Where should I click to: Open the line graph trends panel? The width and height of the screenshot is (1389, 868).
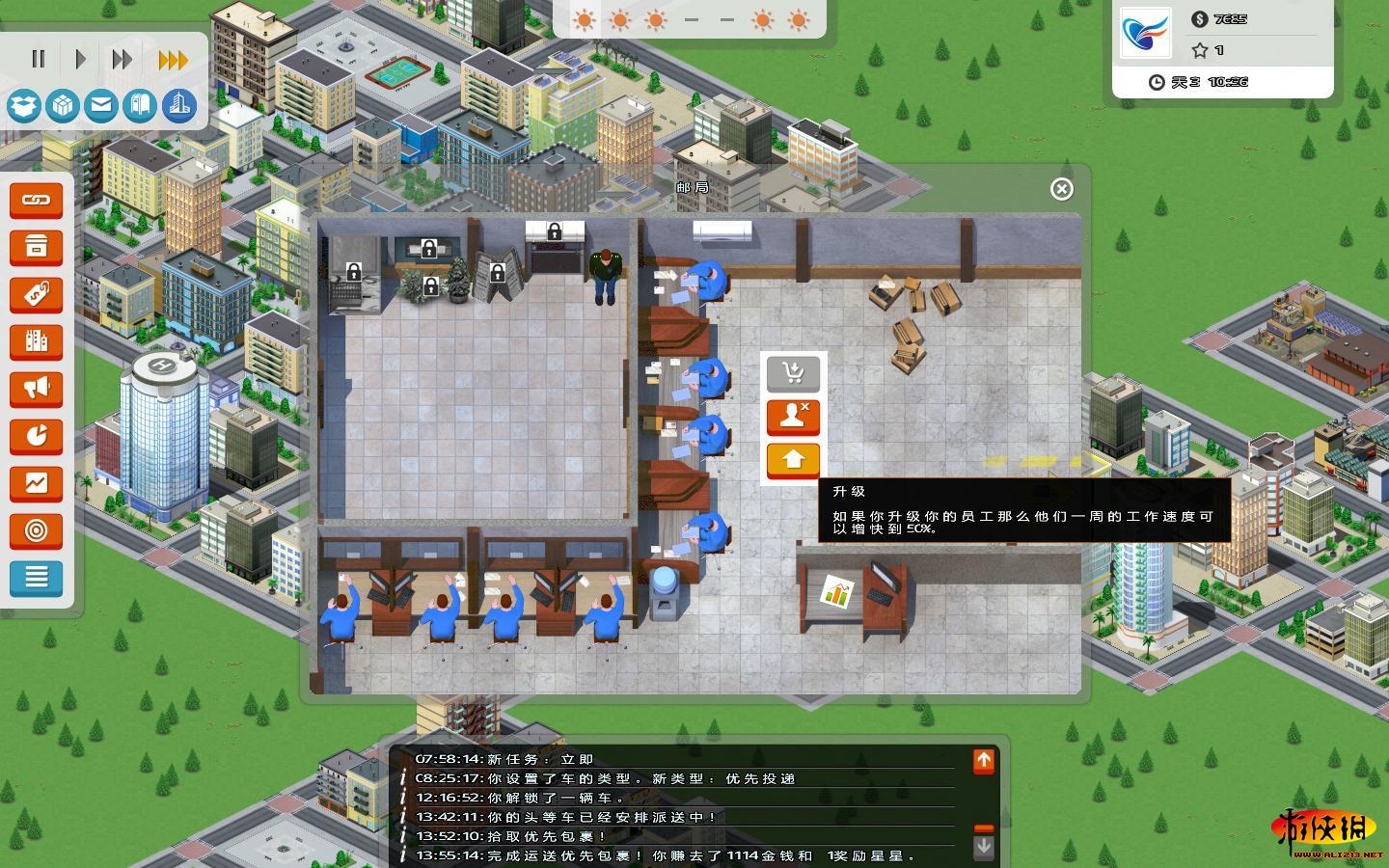[x=37, y=483]
